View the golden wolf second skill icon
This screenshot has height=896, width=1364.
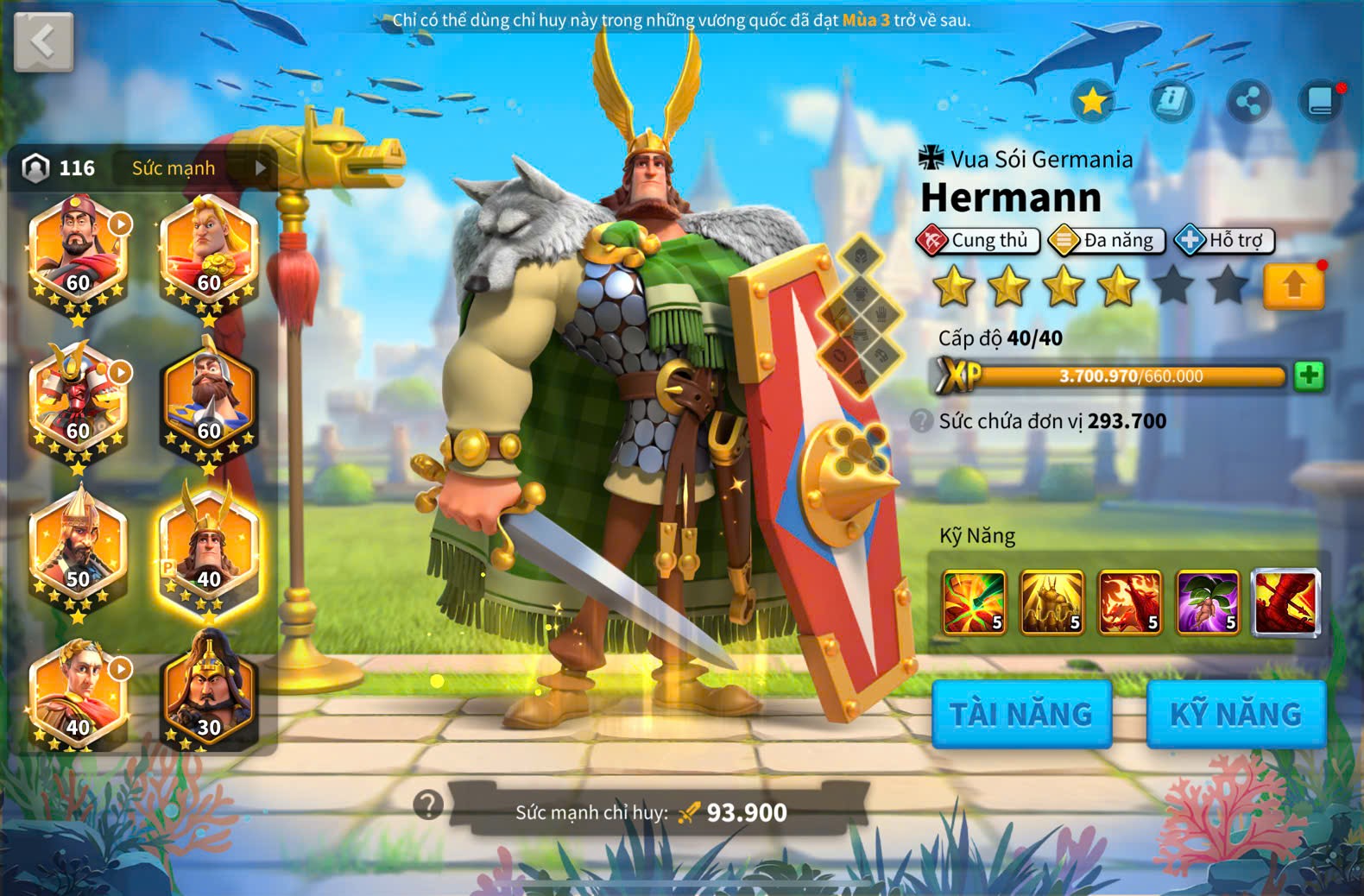pos(1051,602)
